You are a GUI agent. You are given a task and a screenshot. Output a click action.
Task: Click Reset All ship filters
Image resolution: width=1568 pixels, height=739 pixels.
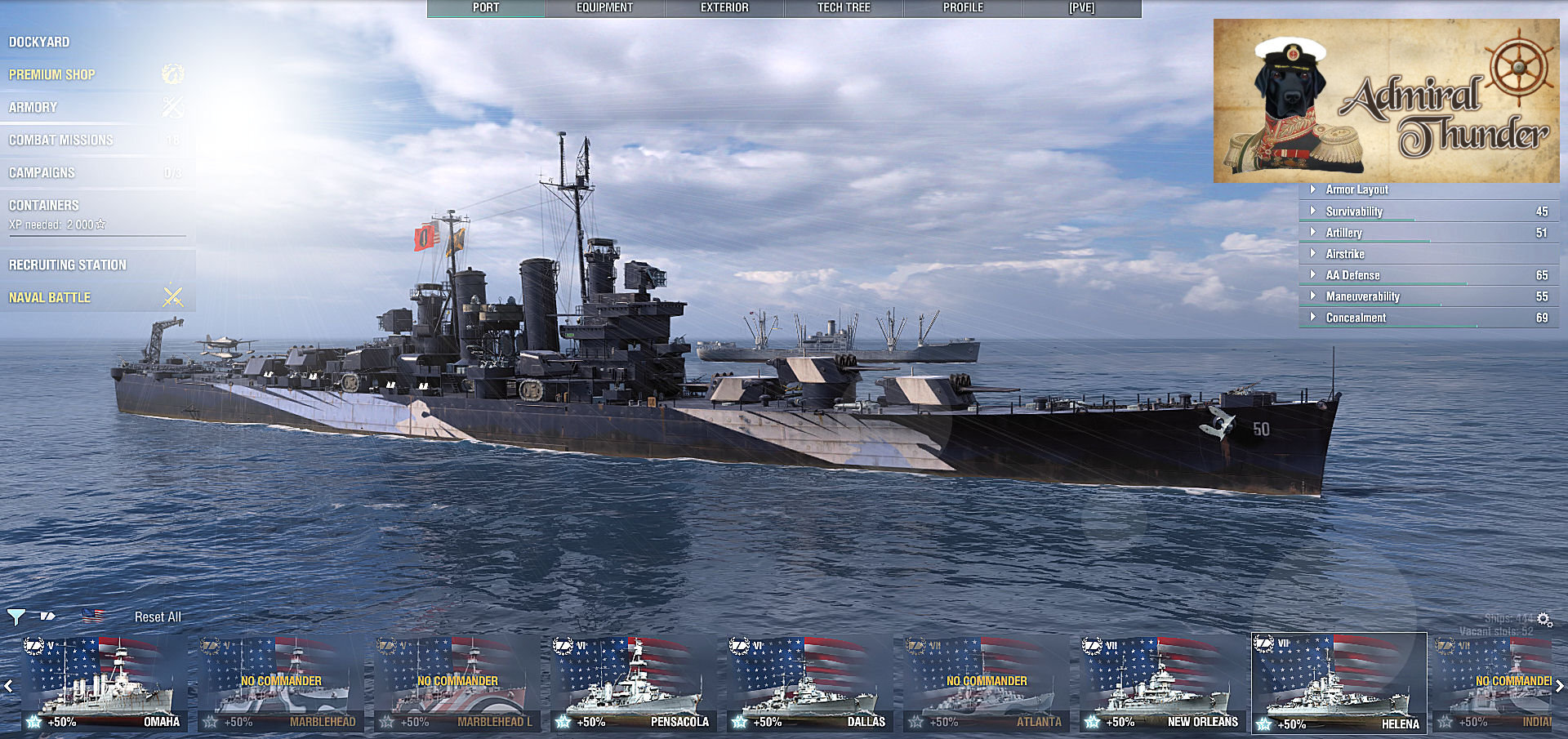click(158, 617)
